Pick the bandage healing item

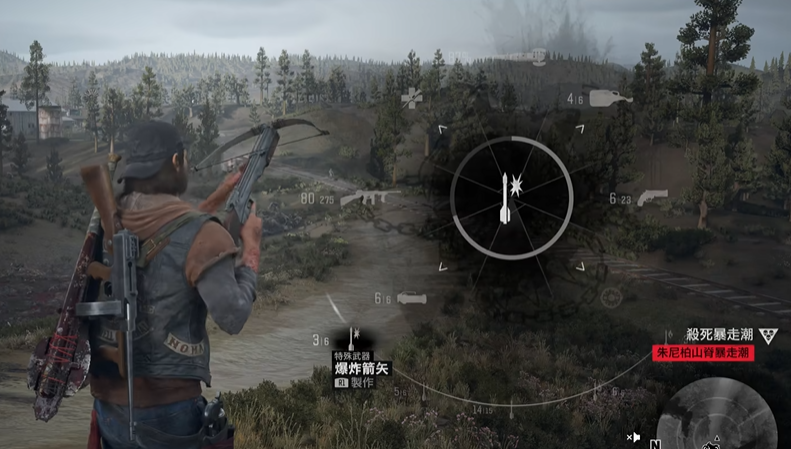(x=411, y=97)
